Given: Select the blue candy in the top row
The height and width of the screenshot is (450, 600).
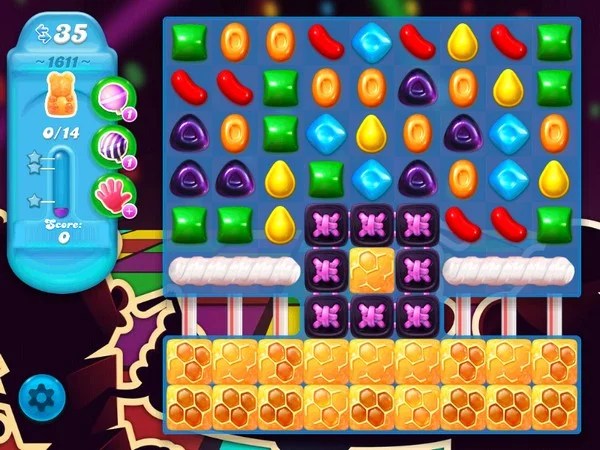Looking at the screenshot, I should click(x=370, y=43).
